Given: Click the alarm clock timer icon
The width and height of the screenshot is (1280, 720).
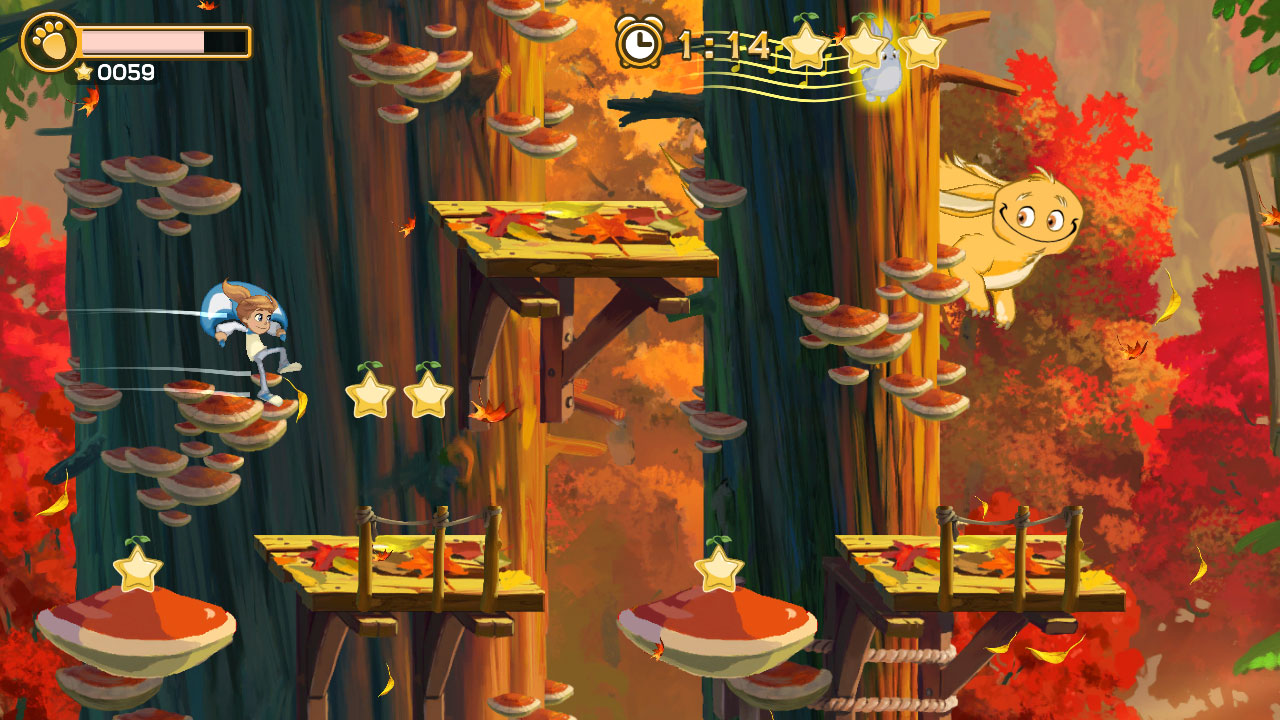Looking at the screenshot, I should pyautogui.click(x=636, y=42).
